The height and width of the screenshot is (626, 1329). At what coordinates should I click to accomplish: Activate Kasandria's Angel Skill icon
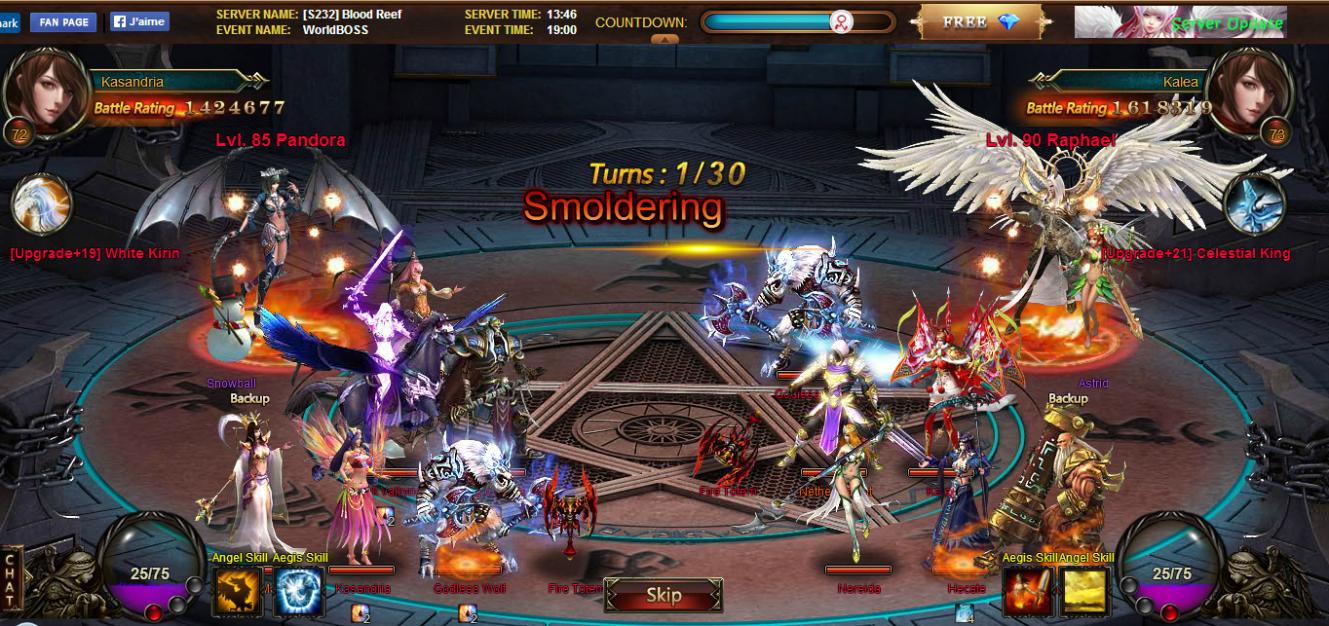pyautogui.click(x=238, y=591)
